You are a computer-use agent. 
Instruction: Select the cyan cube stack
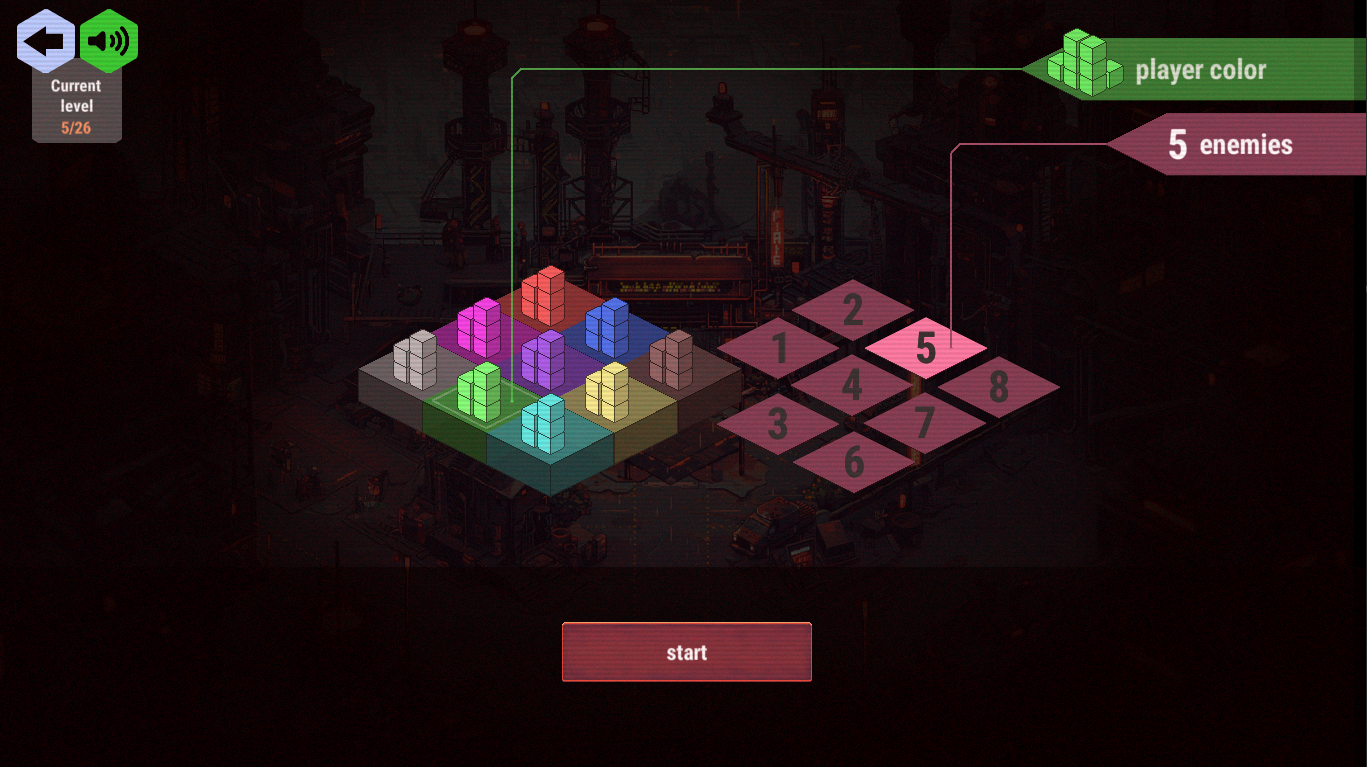tap(543, 425)
